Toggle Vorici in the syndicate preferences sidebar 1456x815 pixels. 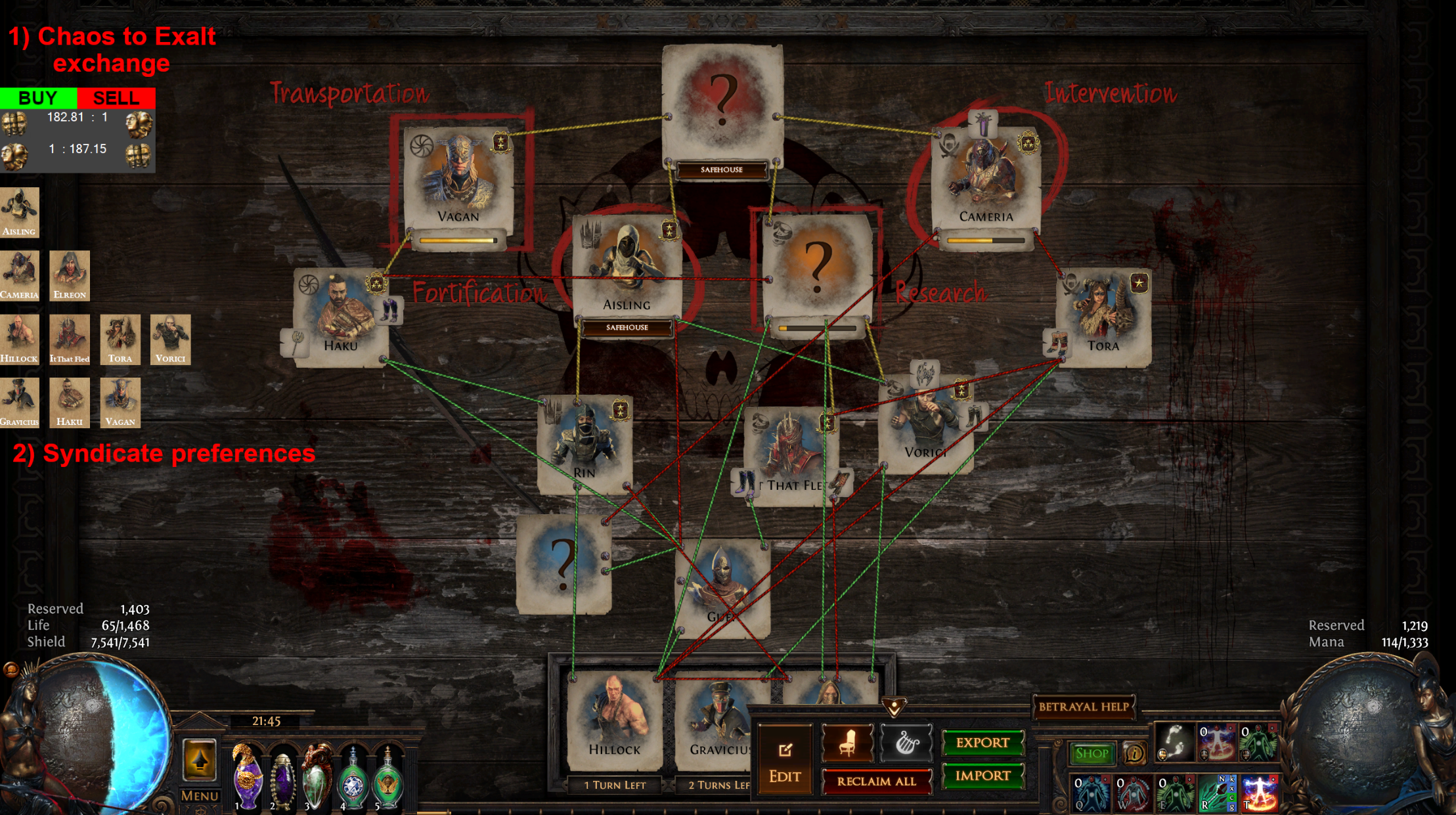170,338
